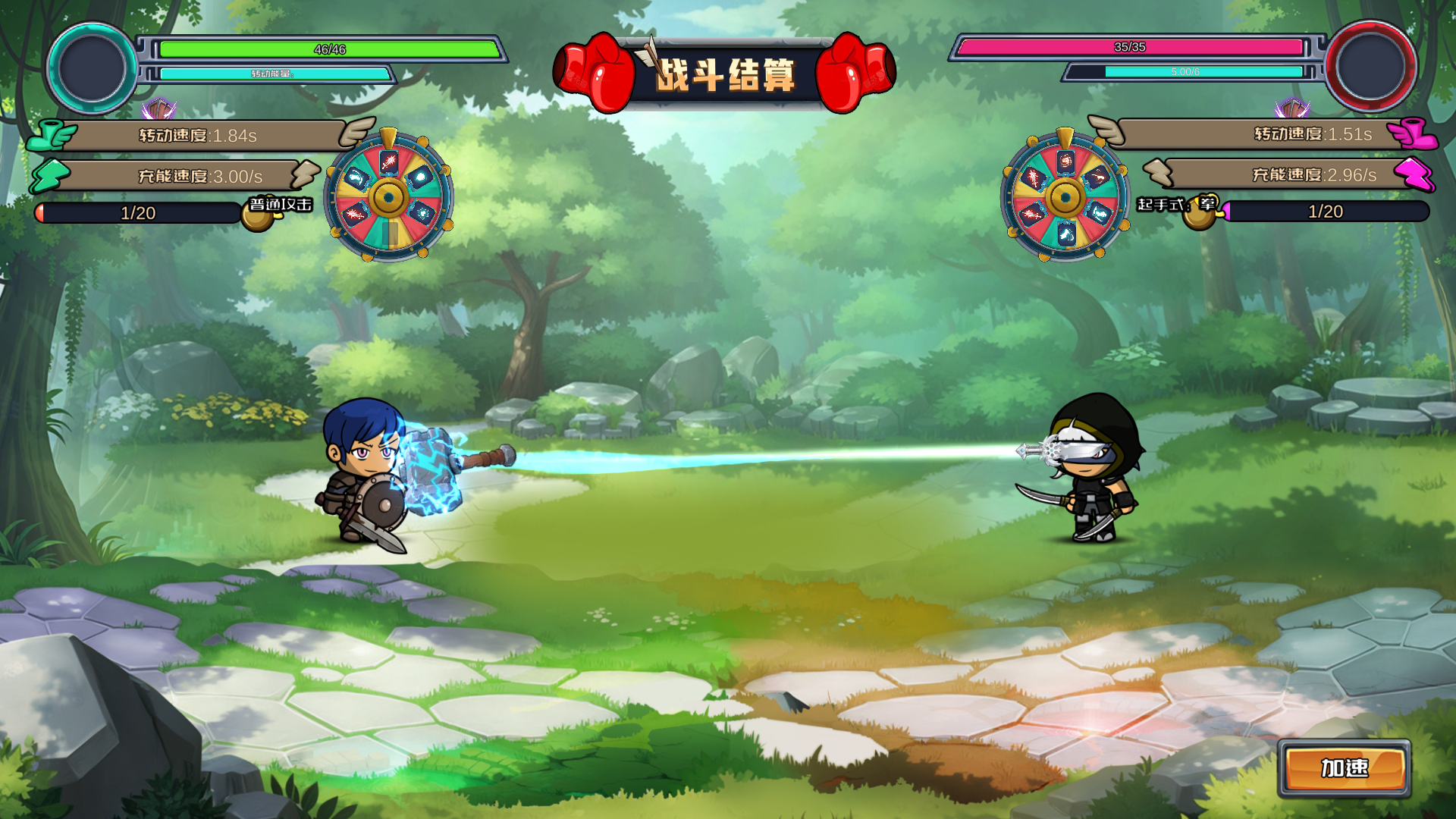Click the 加速 speed-up button
Screen dimensions: 1456x819
click(x=1345, y=768)
